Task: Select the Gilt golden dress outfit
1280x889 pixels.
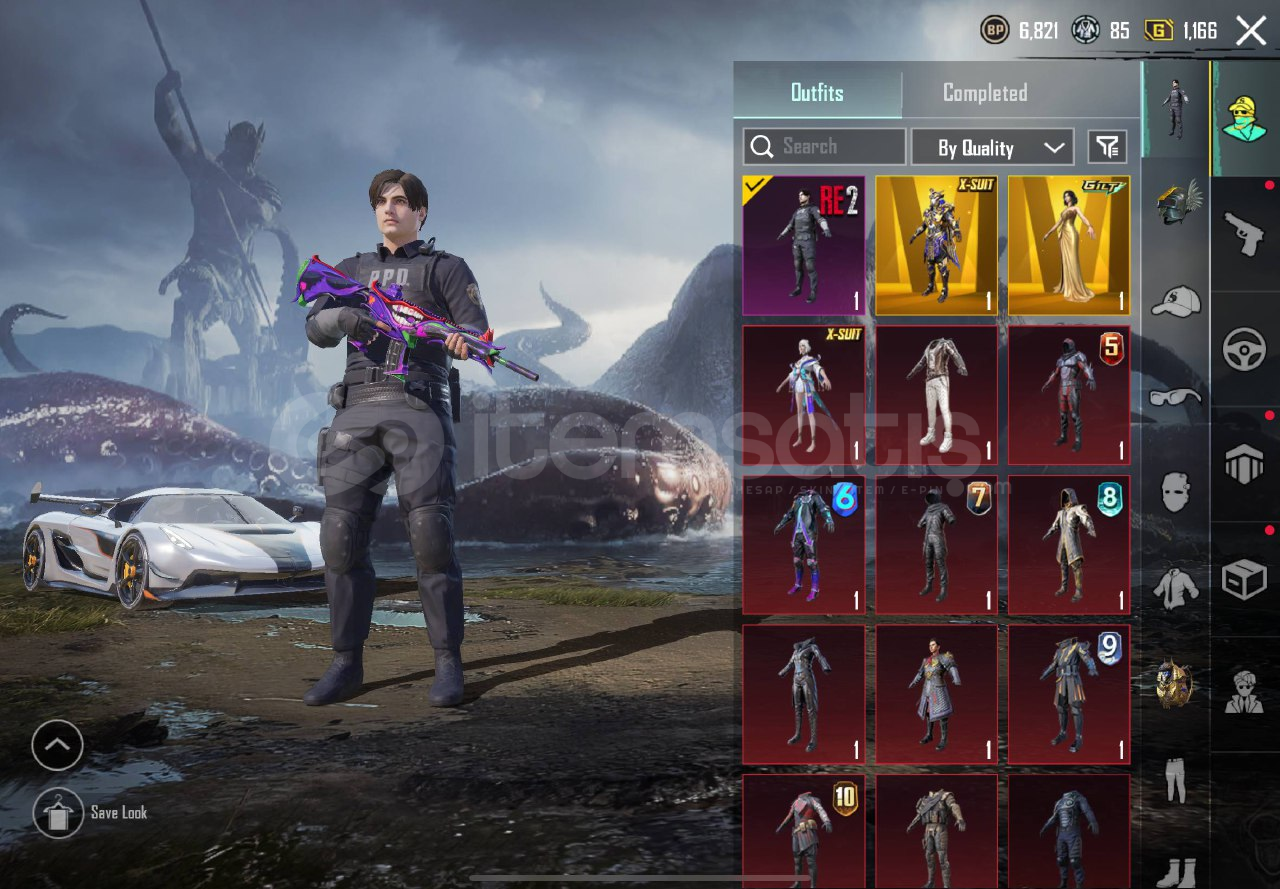Action: [1069, 246]
